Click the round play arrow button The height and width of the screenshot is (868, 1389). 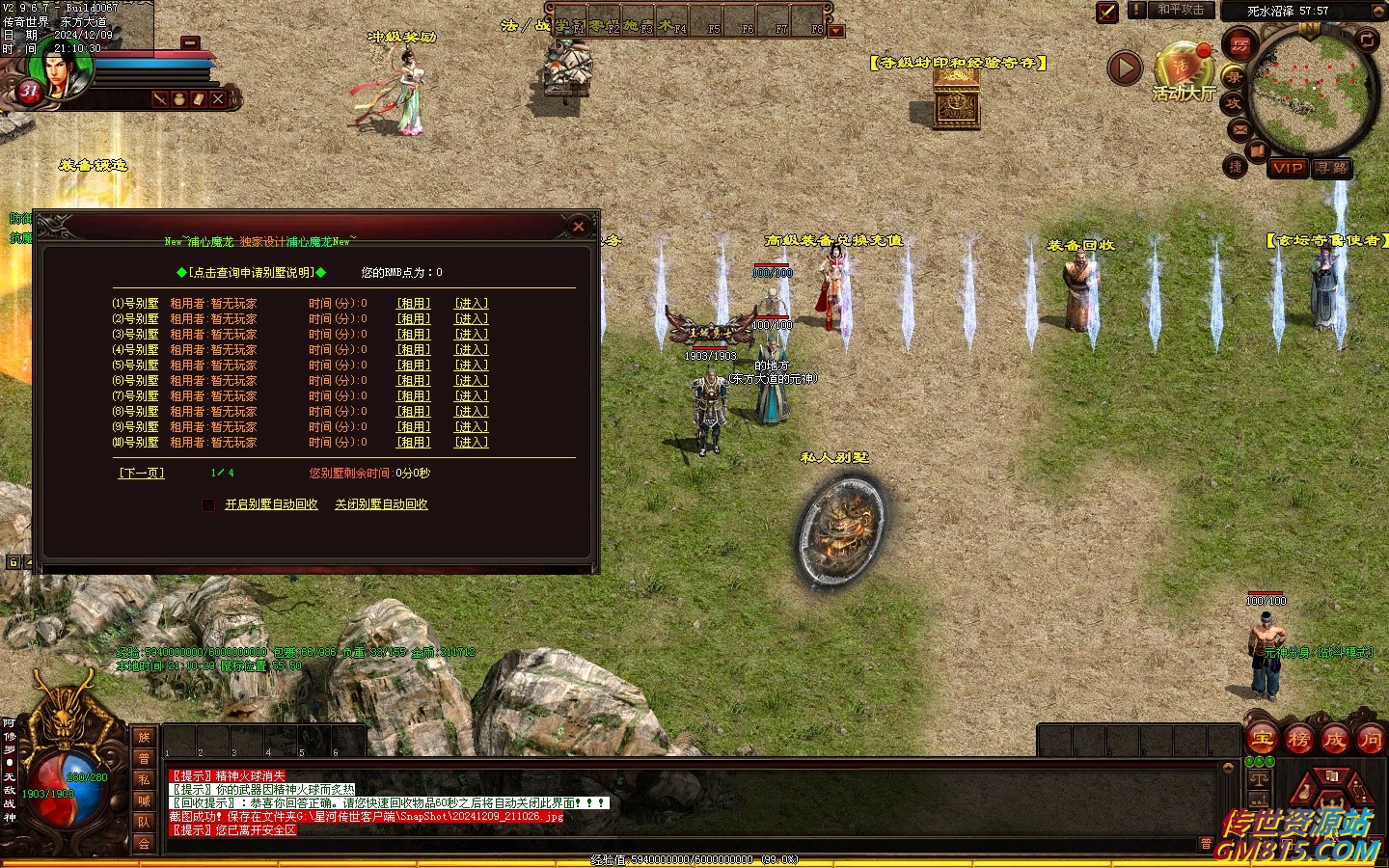(1125, 68)
